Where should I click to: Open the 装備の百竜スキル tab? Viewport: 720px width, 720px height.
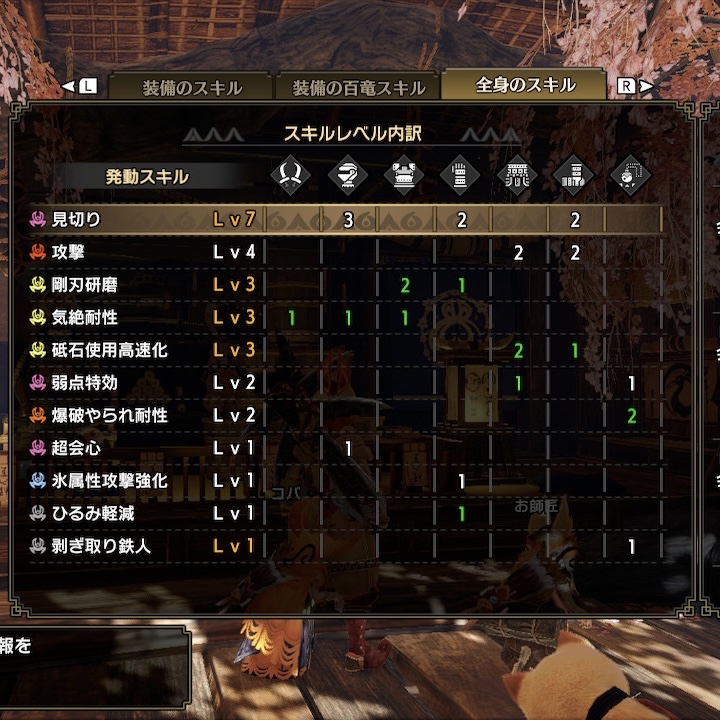pyautogui.click(x=358, y=86)
